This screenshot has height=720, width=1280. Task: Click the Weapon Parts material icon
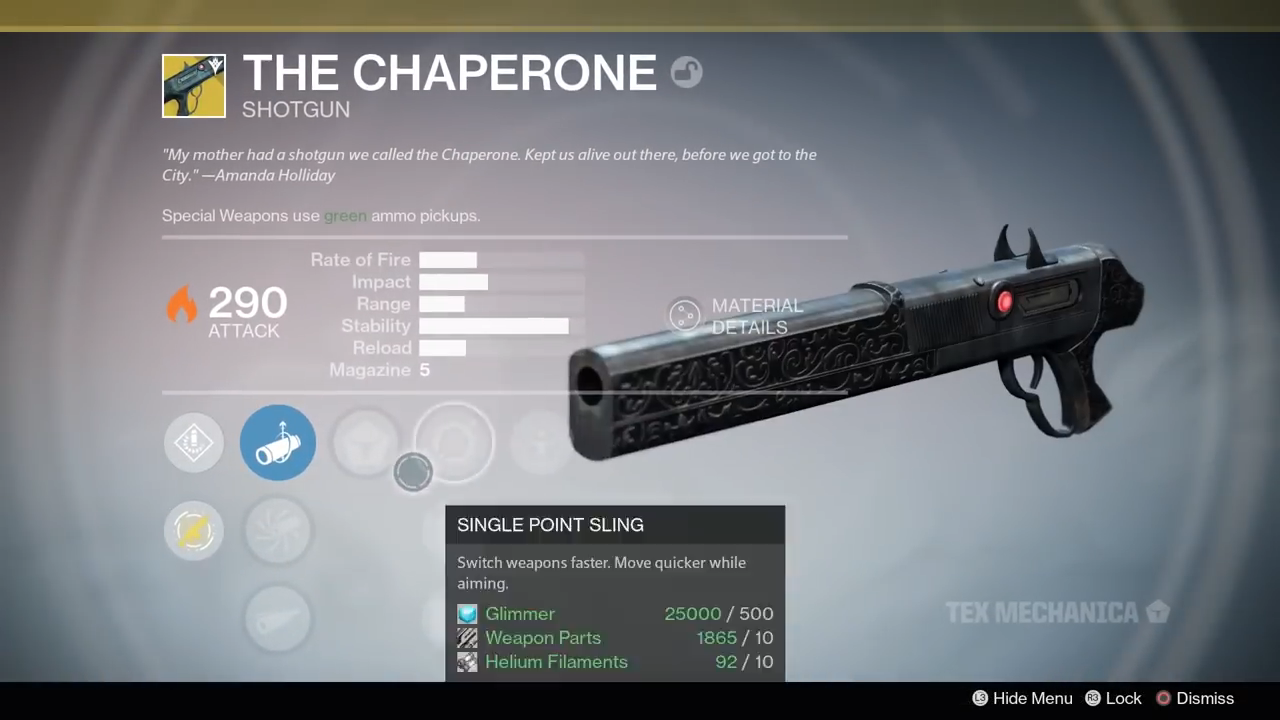(x=467, y=638)
